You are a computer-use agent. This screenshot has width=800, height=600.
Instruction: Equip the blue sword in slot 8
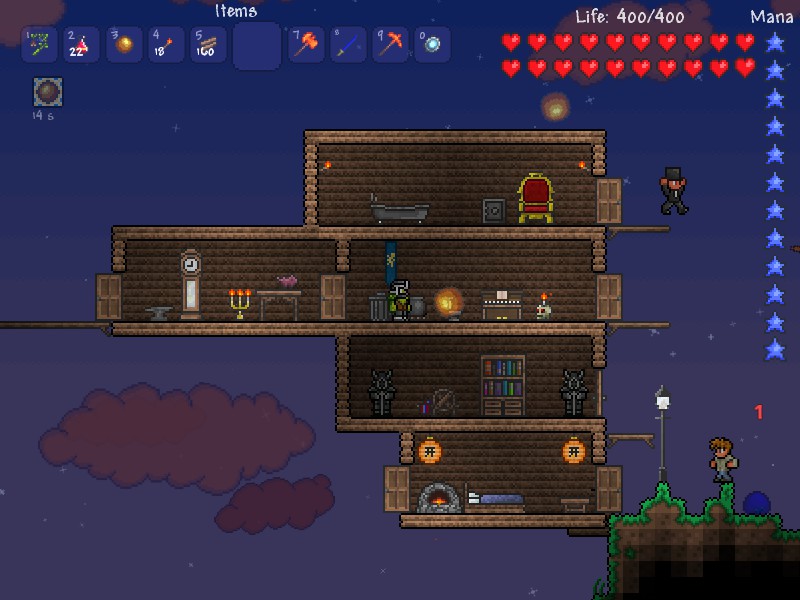[348, 45]
